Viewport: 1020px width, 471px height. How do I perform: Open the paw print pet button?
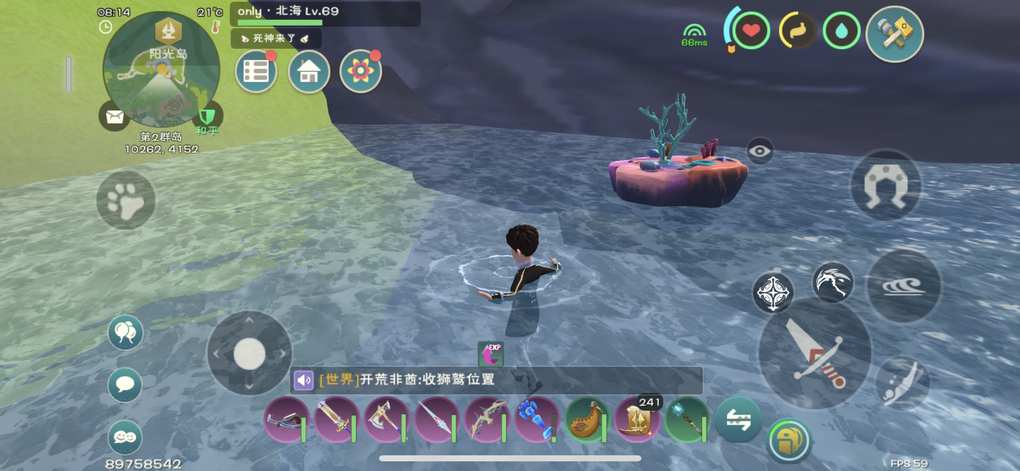point(126,200)
